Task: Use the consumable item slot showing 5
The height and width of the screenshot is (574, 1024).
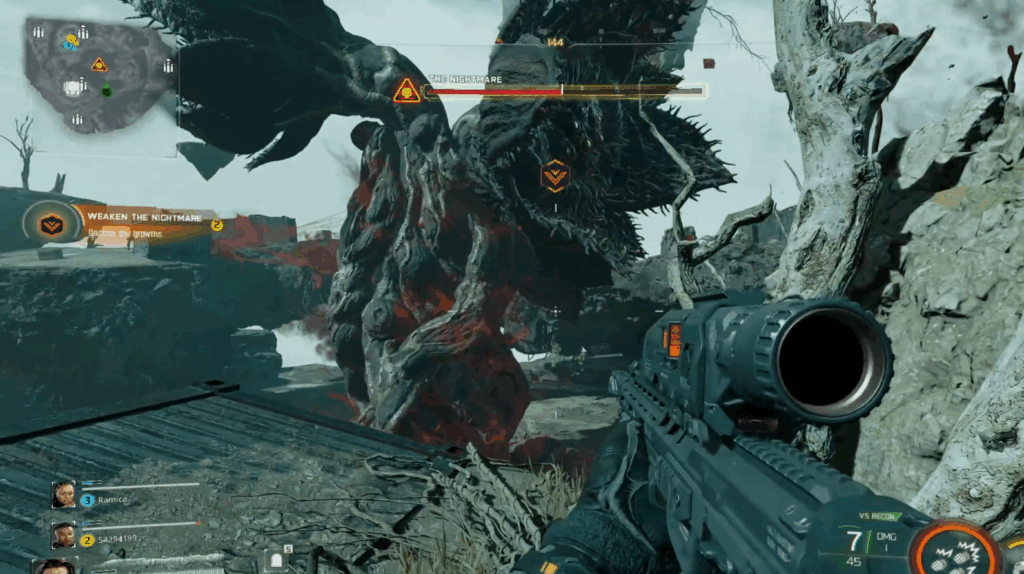Action: (276, 560)
